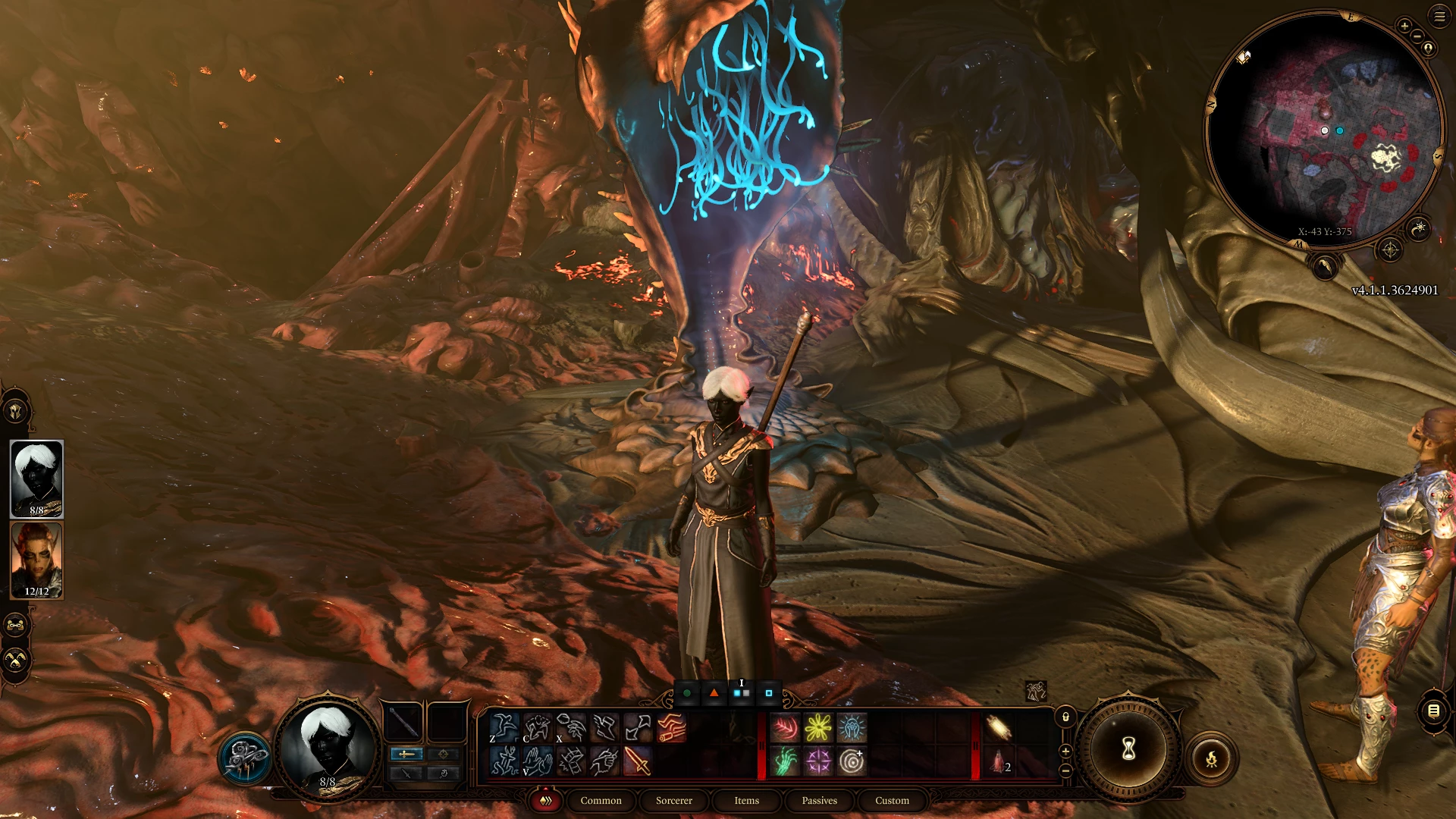The width and height of the screenshot is (1456, 819).
Task: Toggle the hotbar lock button
Action: (x=1065, y=717)
